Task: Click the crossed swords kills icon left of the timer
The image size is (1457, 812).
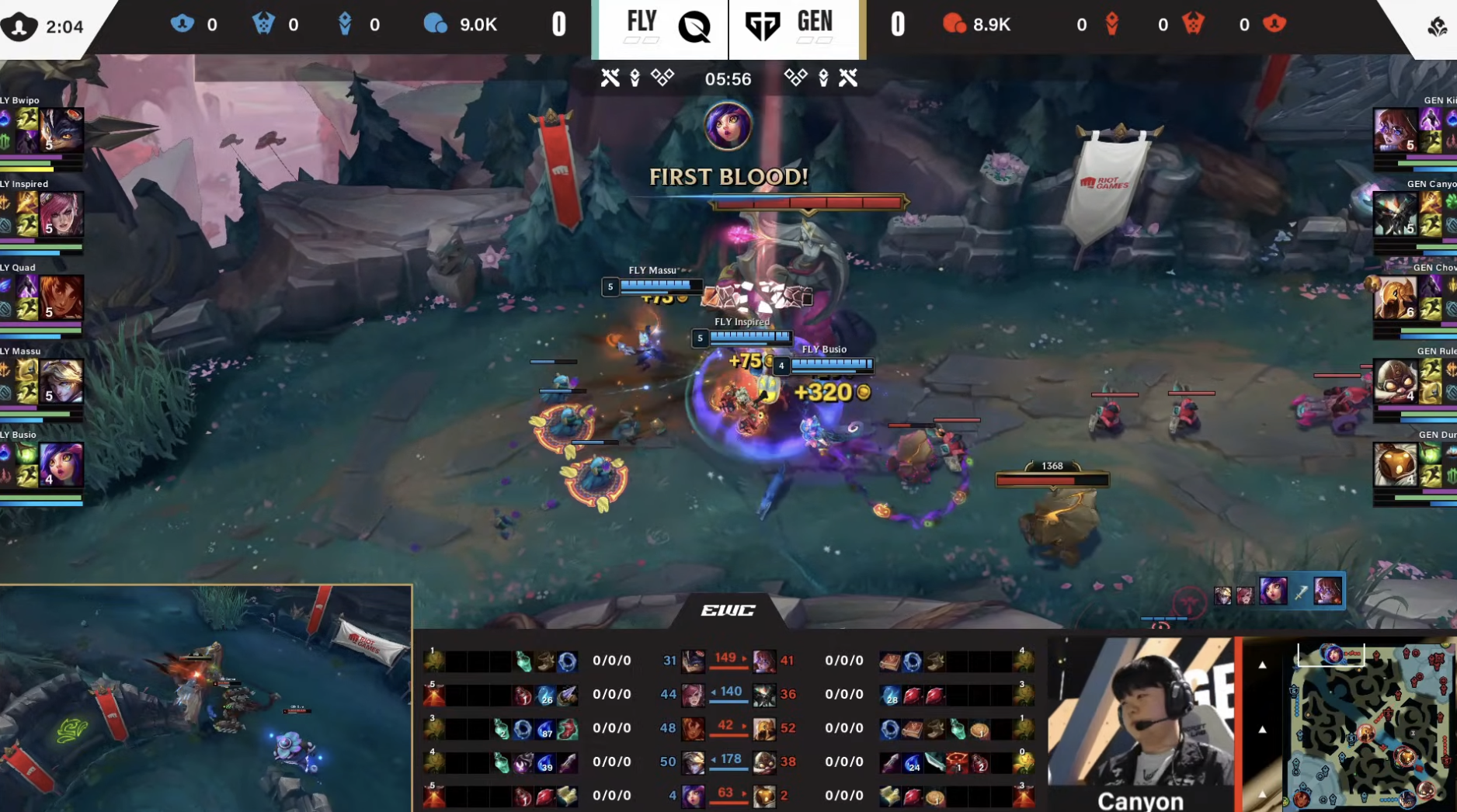Action: [610, 78]
